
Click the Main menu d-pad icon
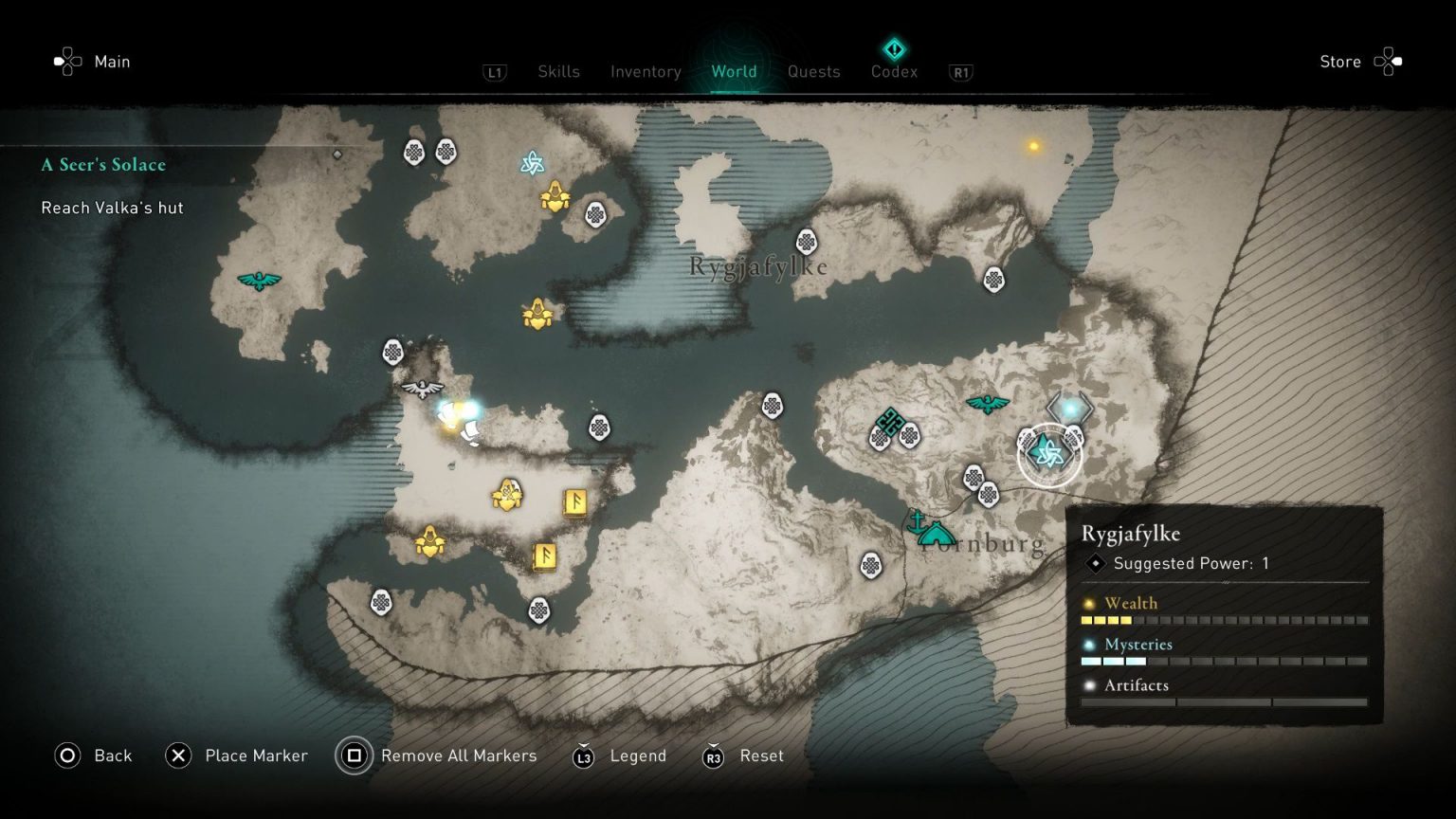66,61
